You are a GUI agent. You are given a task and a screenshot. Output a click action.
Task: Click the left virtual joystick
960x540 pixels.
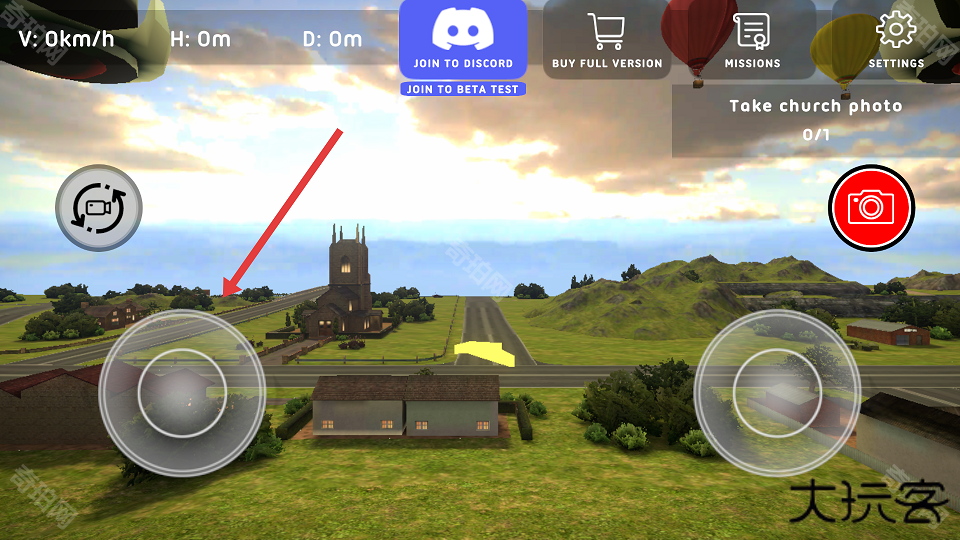pyautogui.click(x=182, y=393)
